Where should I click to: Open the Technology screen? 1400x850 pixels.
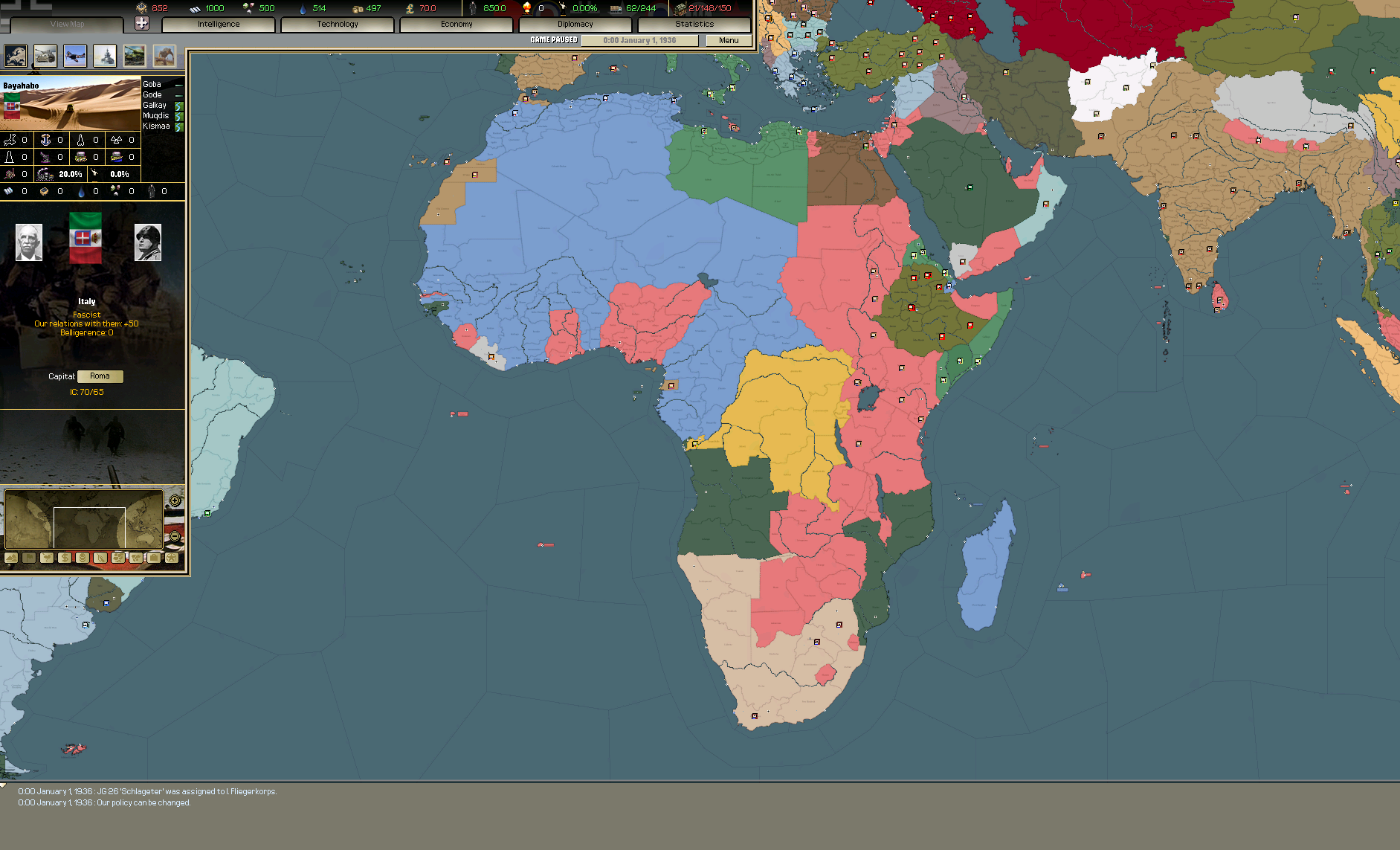(337, 24)
